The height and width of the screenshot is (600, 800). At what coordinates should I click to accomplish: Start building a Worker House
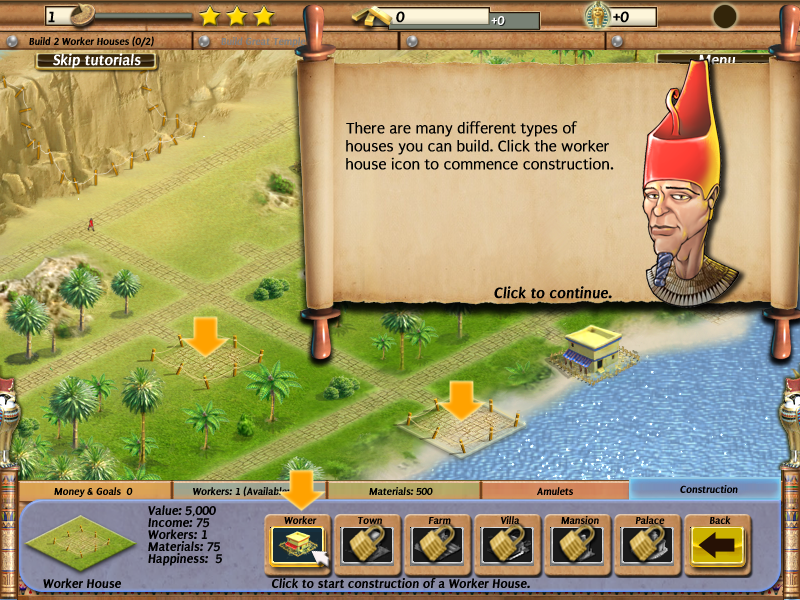300,545
